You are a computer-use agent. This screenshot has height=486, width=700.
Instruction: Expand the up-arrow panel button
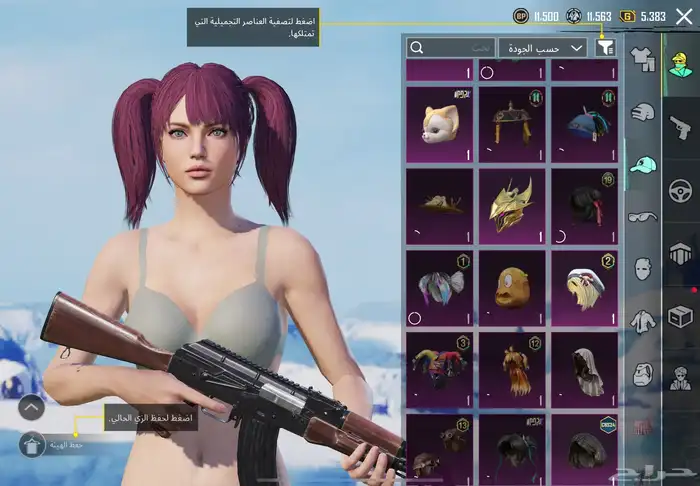point(32,407)
